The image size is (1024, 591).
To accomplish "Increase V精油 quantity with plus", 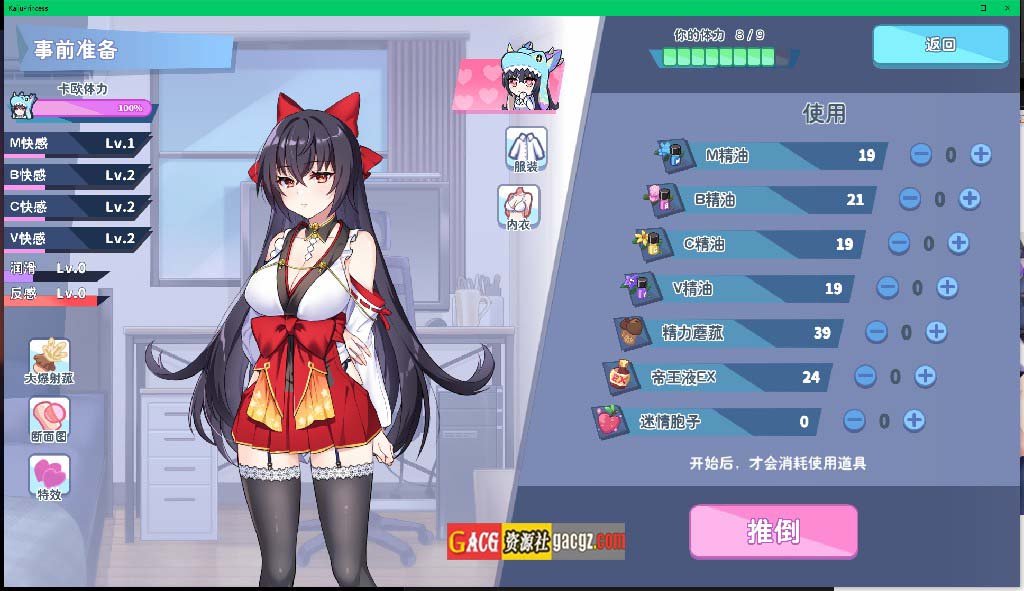I will 947,288.
